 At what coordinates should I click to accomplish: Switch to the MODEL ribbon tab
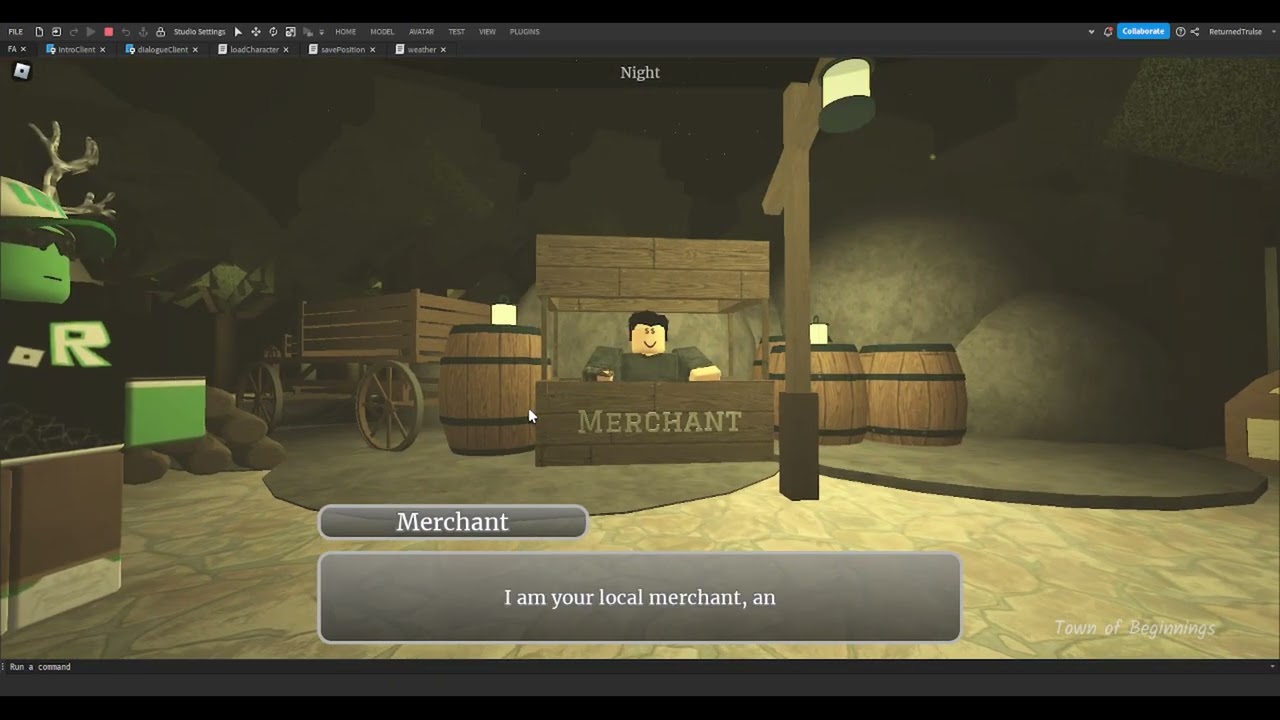[382, 32]
